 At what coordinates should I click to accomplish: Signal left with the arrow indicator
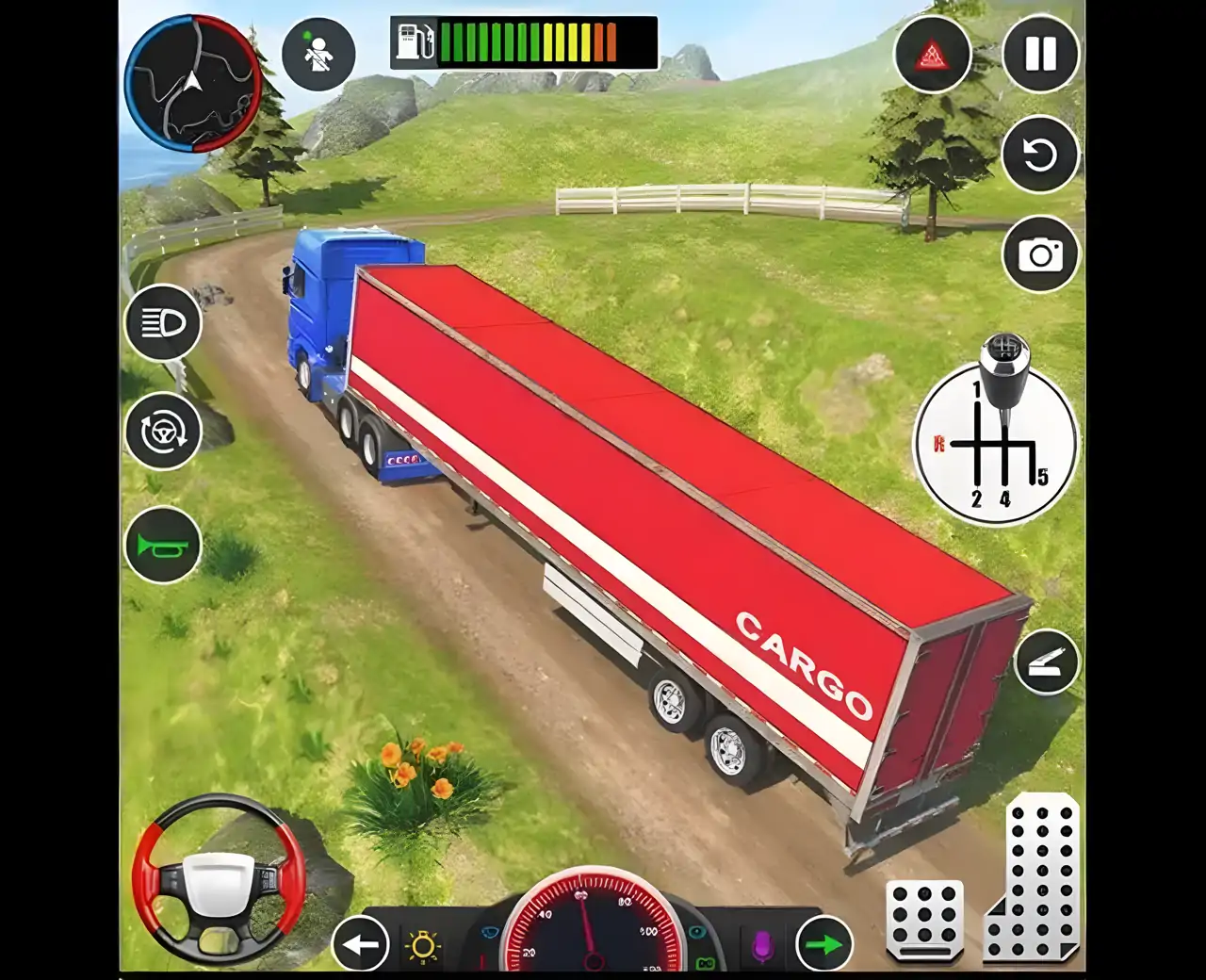[361, 943]
